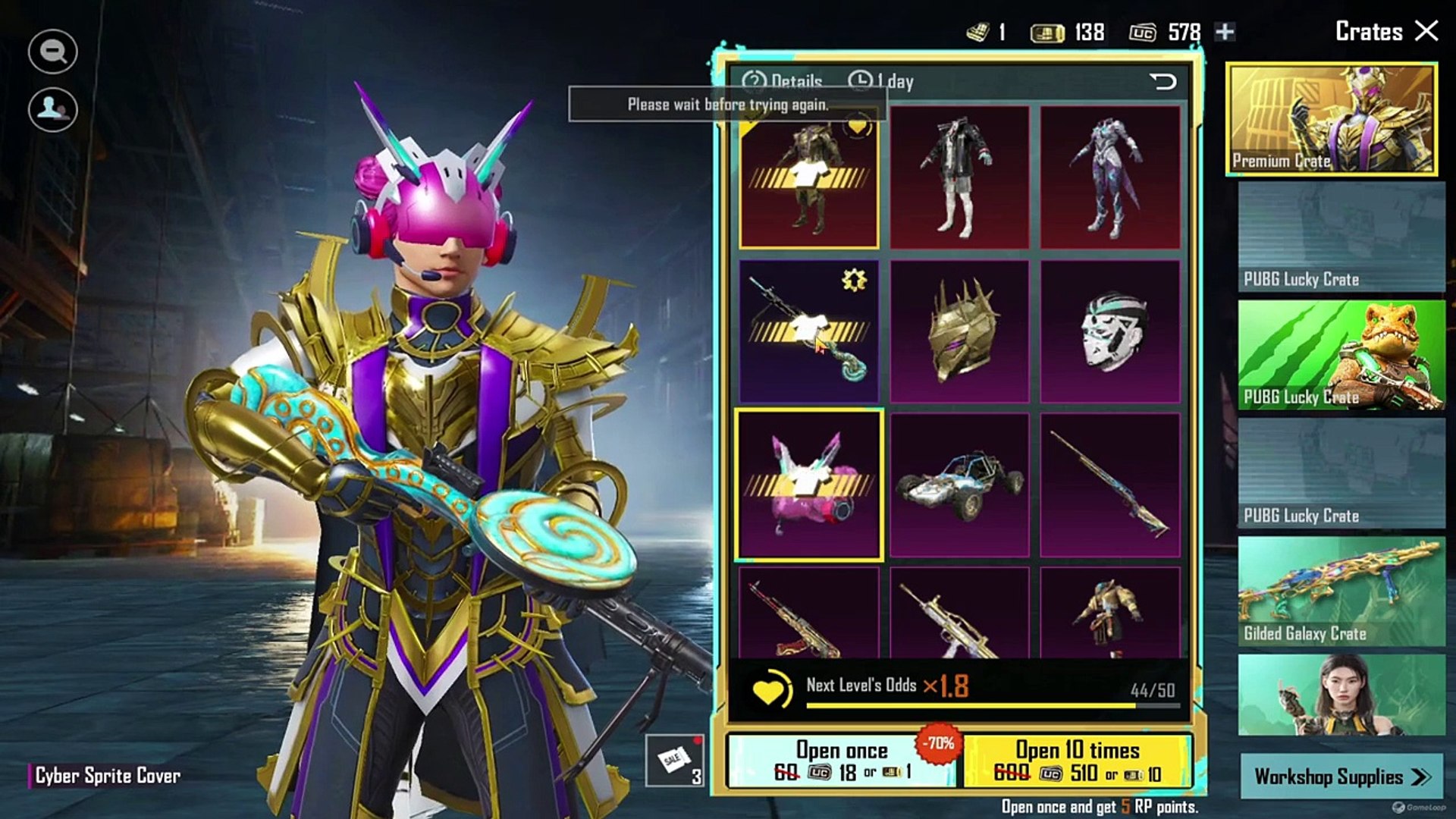Preview the Cyber Sprite Cover helmet reward
This screenshot has width=1456, height=819.
pyautogui.click(x=809, y=485)
